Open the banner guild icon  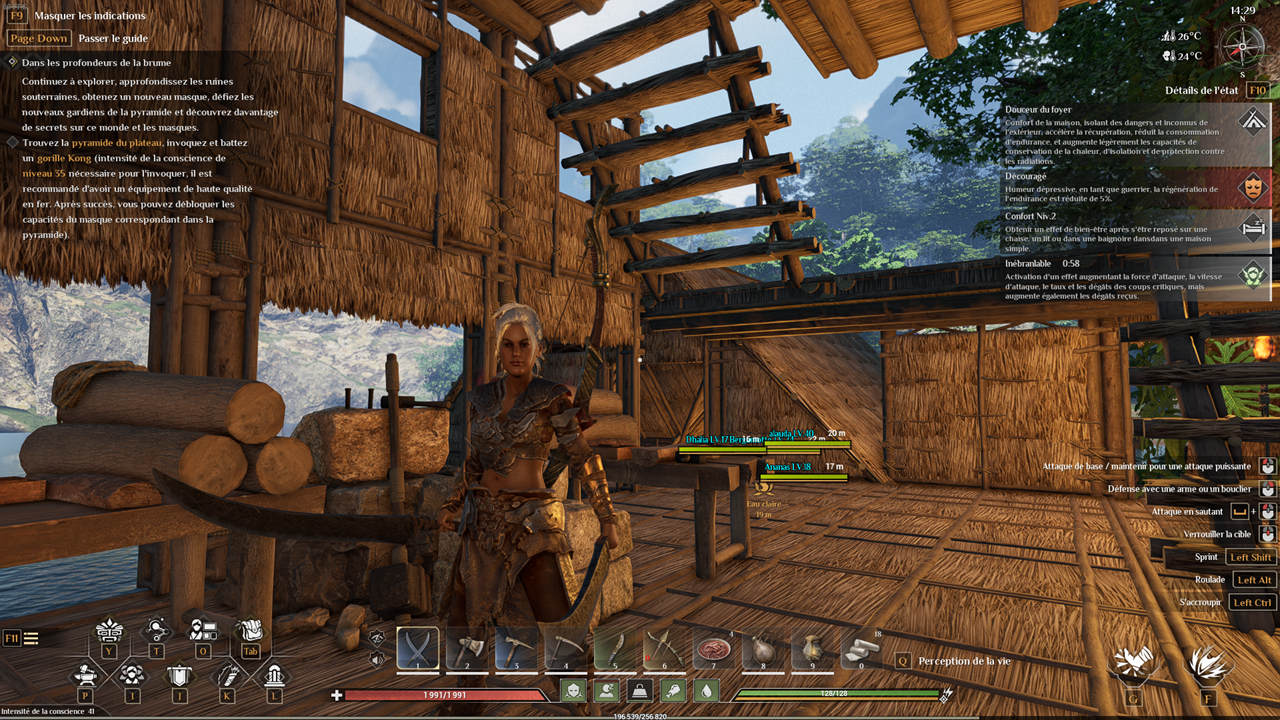[x=179, y=674]
